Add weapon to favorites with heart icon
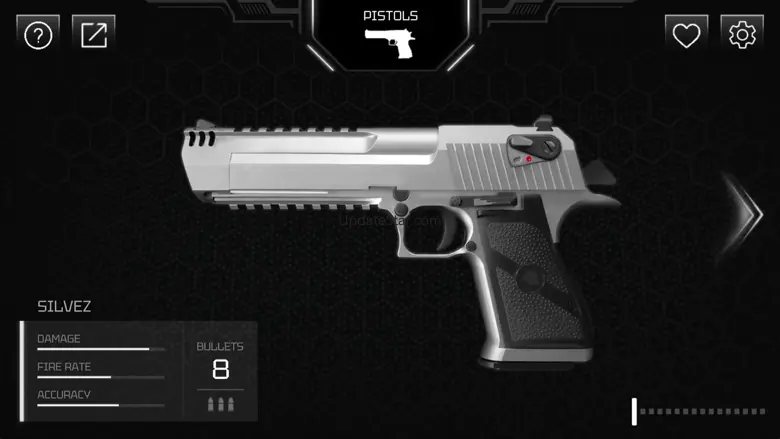This screenshot has width=780, height=439. click(x=686, y=36)
